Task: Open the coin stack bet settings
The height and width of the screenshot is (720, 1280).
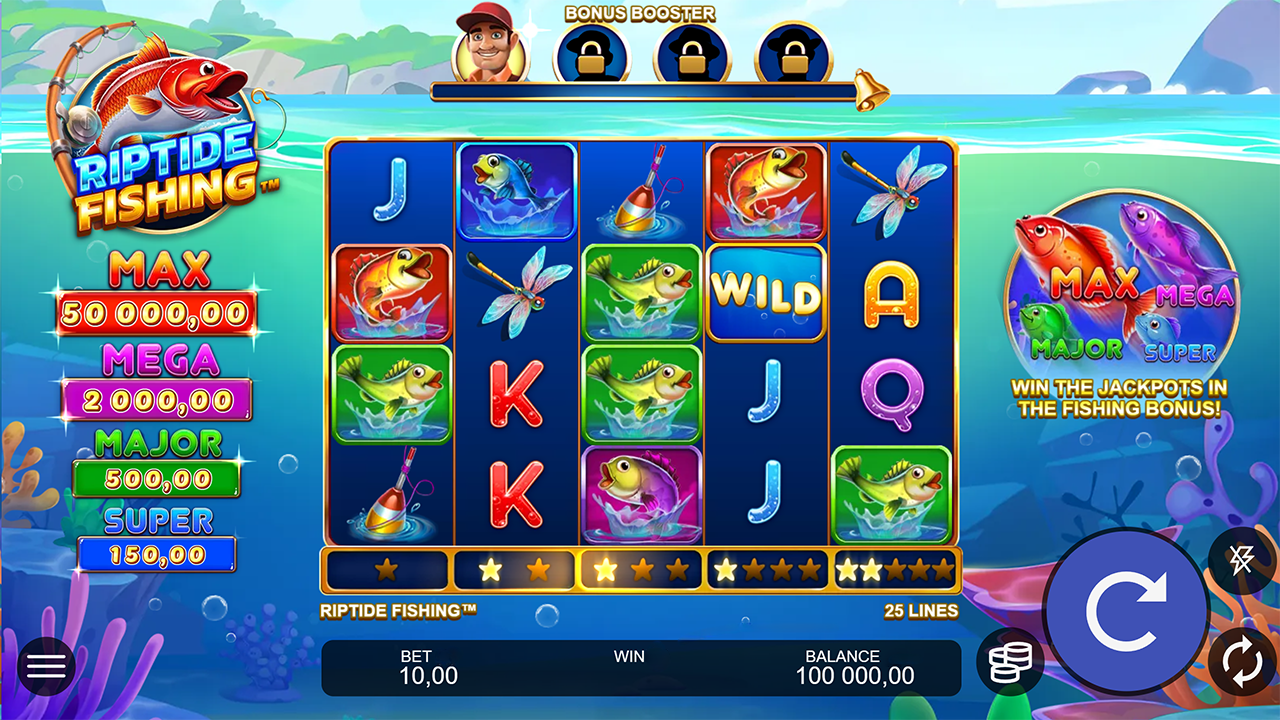Action: click(1010, 660)
